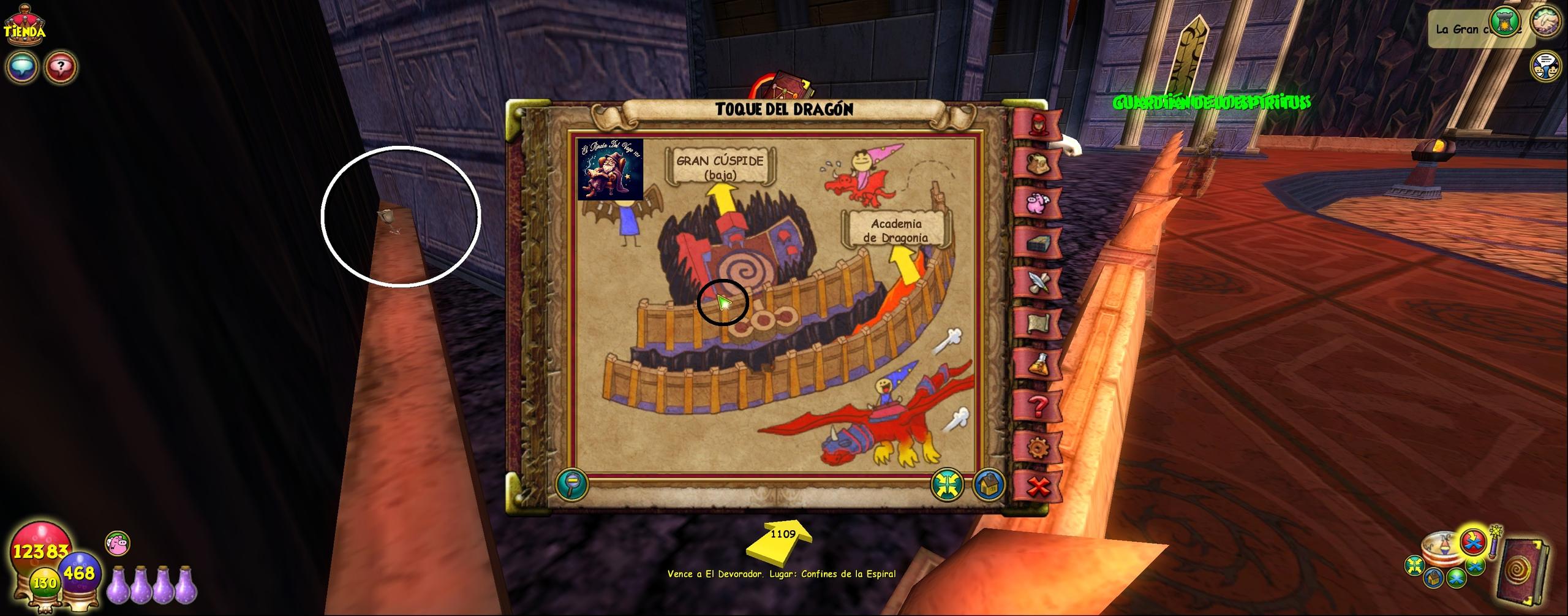Choose the Academia de Dragonia map label
The height and width of the screenshot is (616, 1568).
896,230
